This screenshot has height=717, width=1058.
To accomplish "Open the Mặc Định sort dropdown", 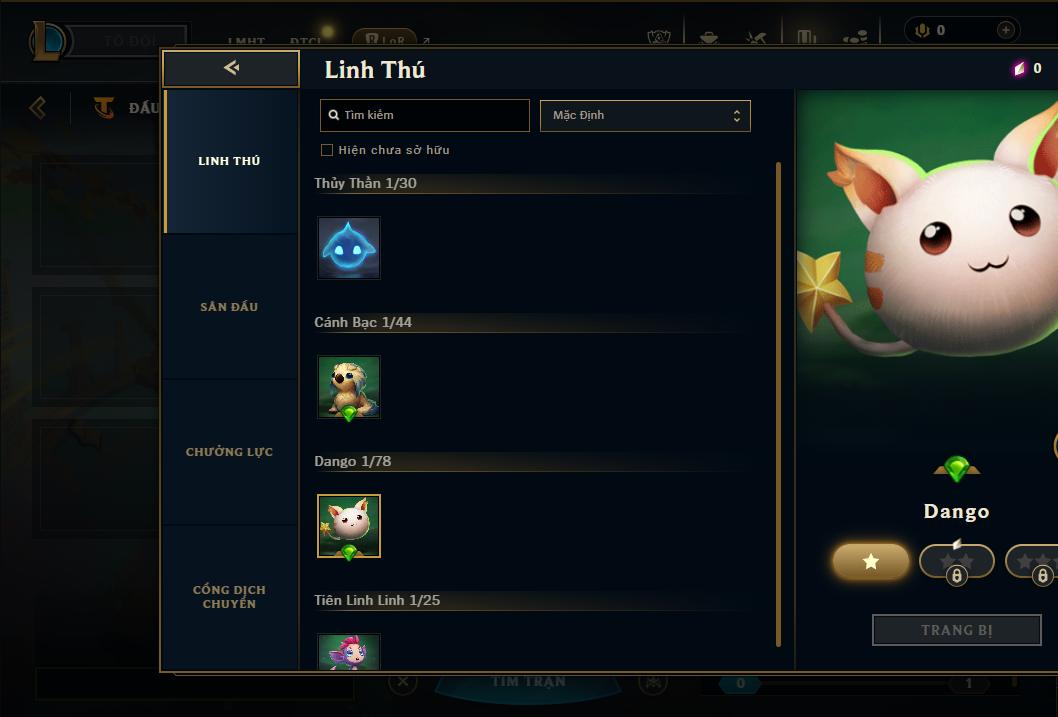I will point(645,115).
